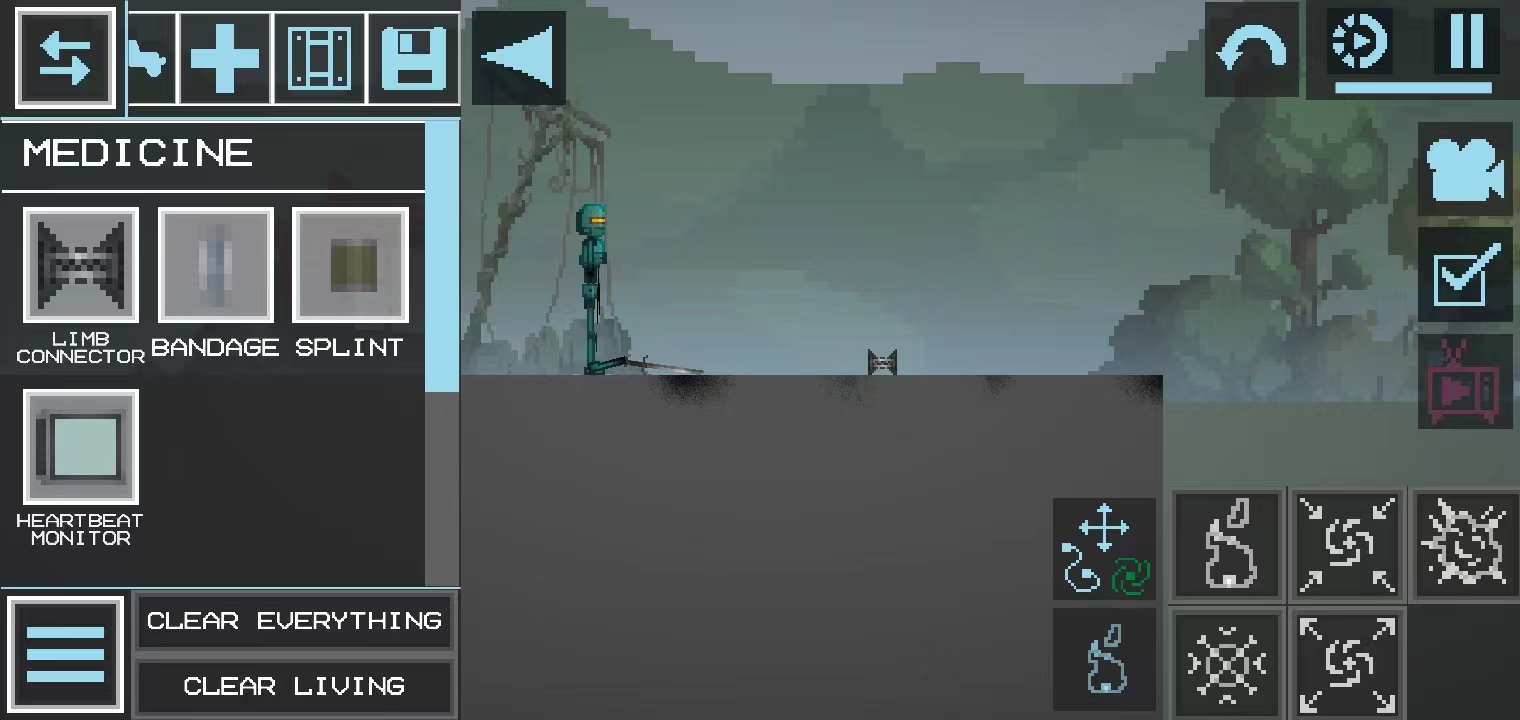Screen dimensions: 1520x720
Task: Undo the last action
Action: coord(1251,50)
